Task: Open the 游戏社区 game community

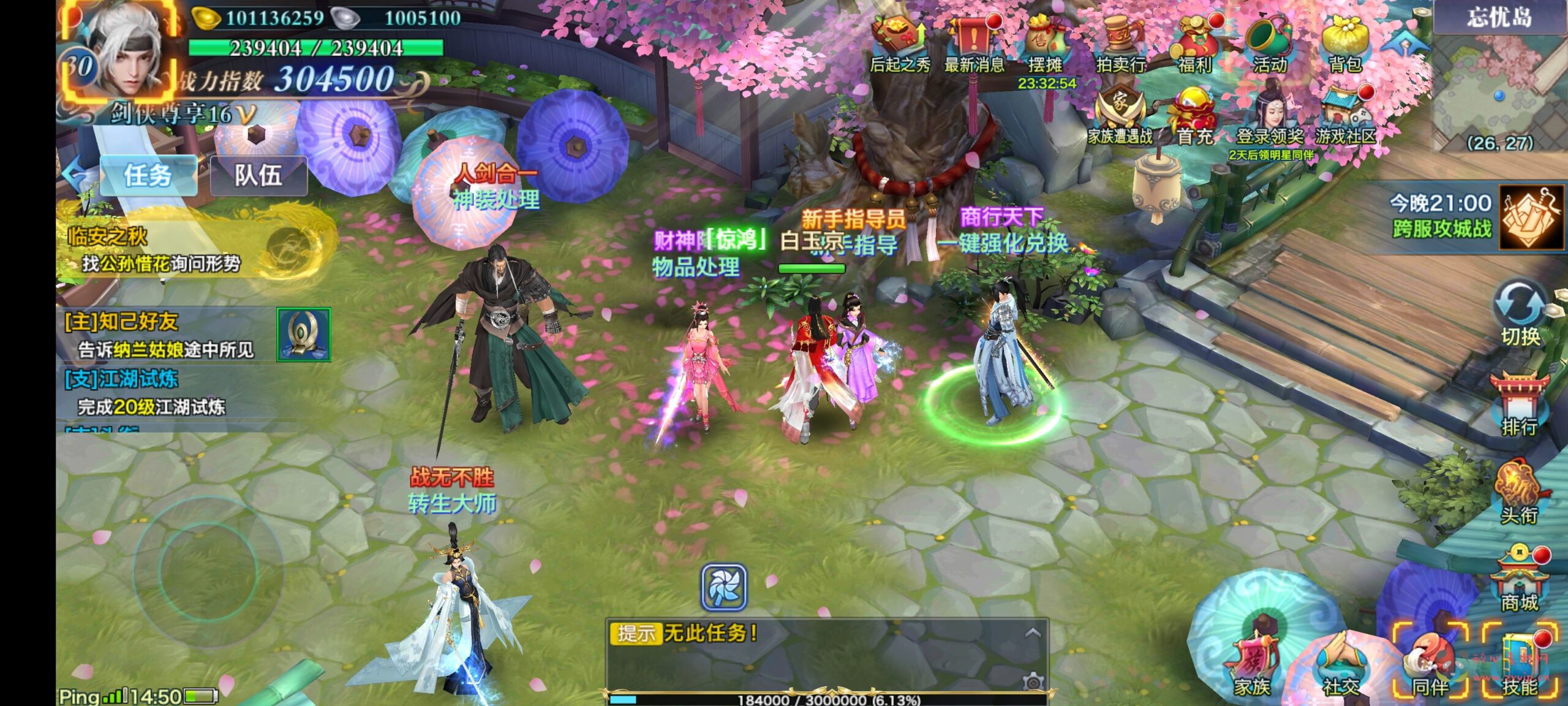Action: [1345, 116]
